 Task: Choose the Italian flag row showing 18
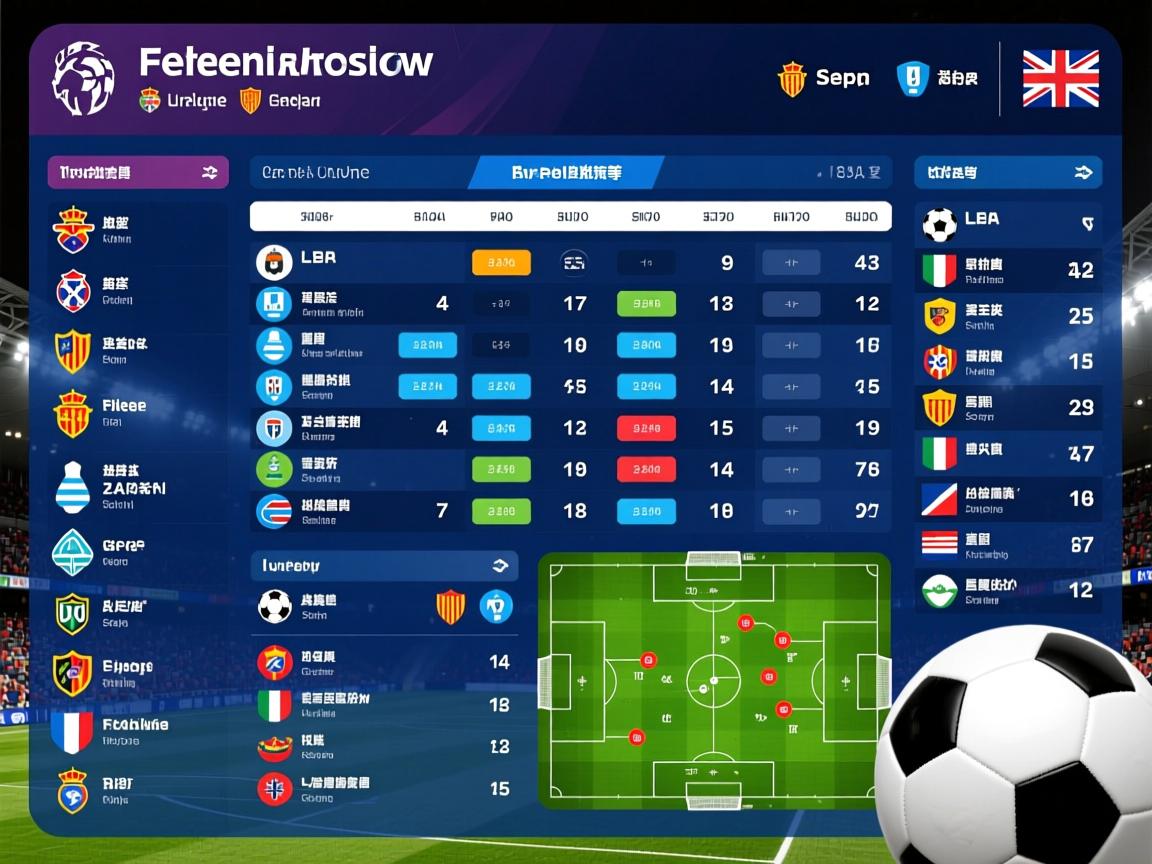384,705
